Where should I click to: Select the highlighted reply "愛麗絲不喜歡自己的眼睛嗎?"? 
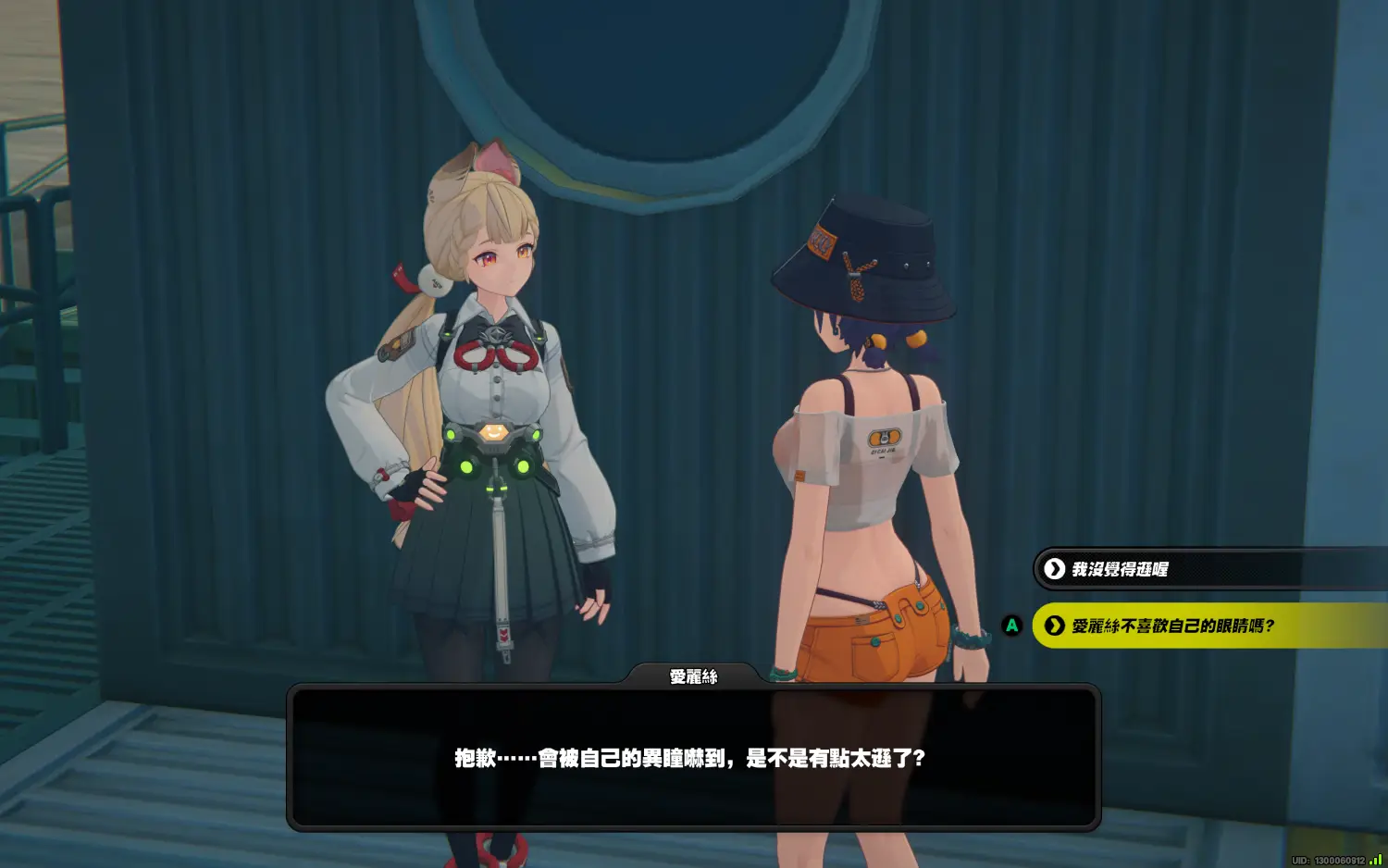pyautogui.click(x=1172, y=626)
